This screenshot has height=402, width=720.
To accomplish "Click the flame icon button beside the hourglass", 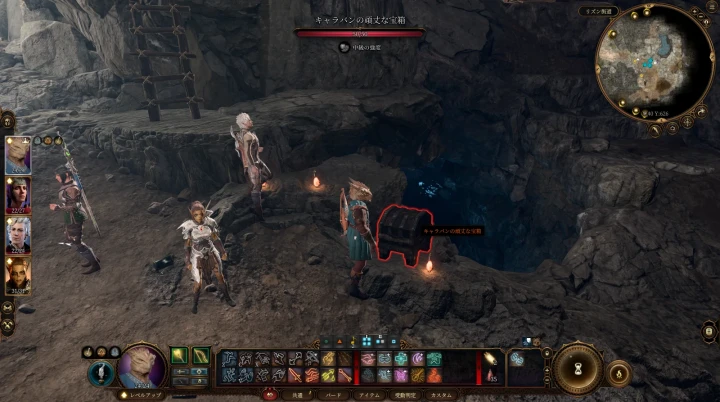I will click(x=620, y=374).
